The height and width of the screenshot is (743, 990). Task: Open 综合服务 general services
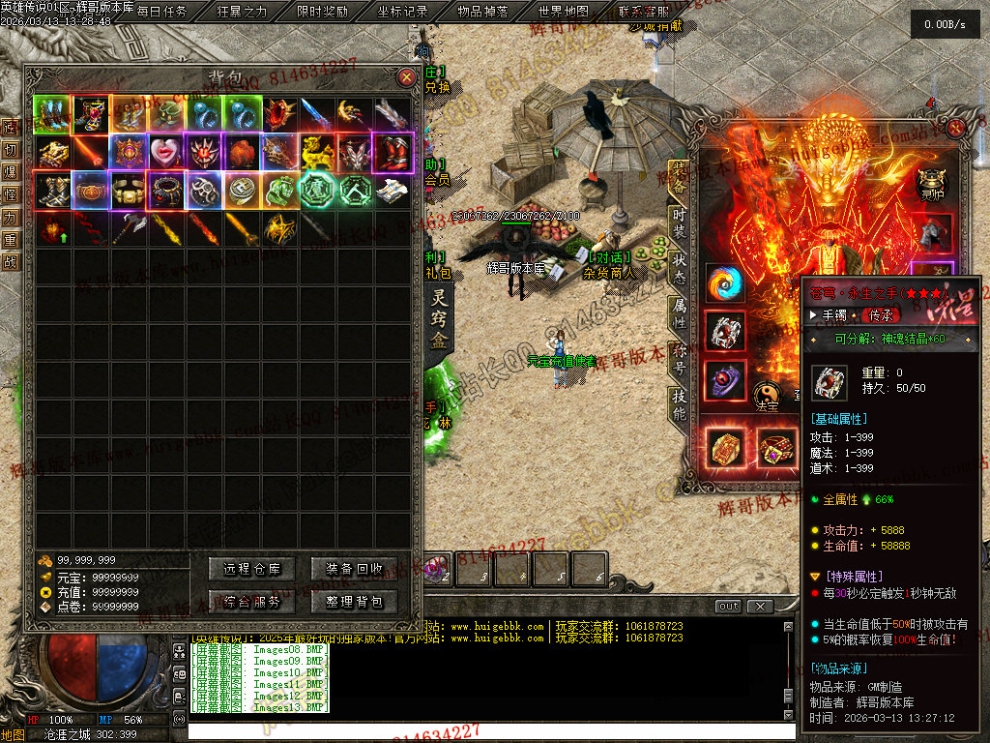tap(253, 602)
